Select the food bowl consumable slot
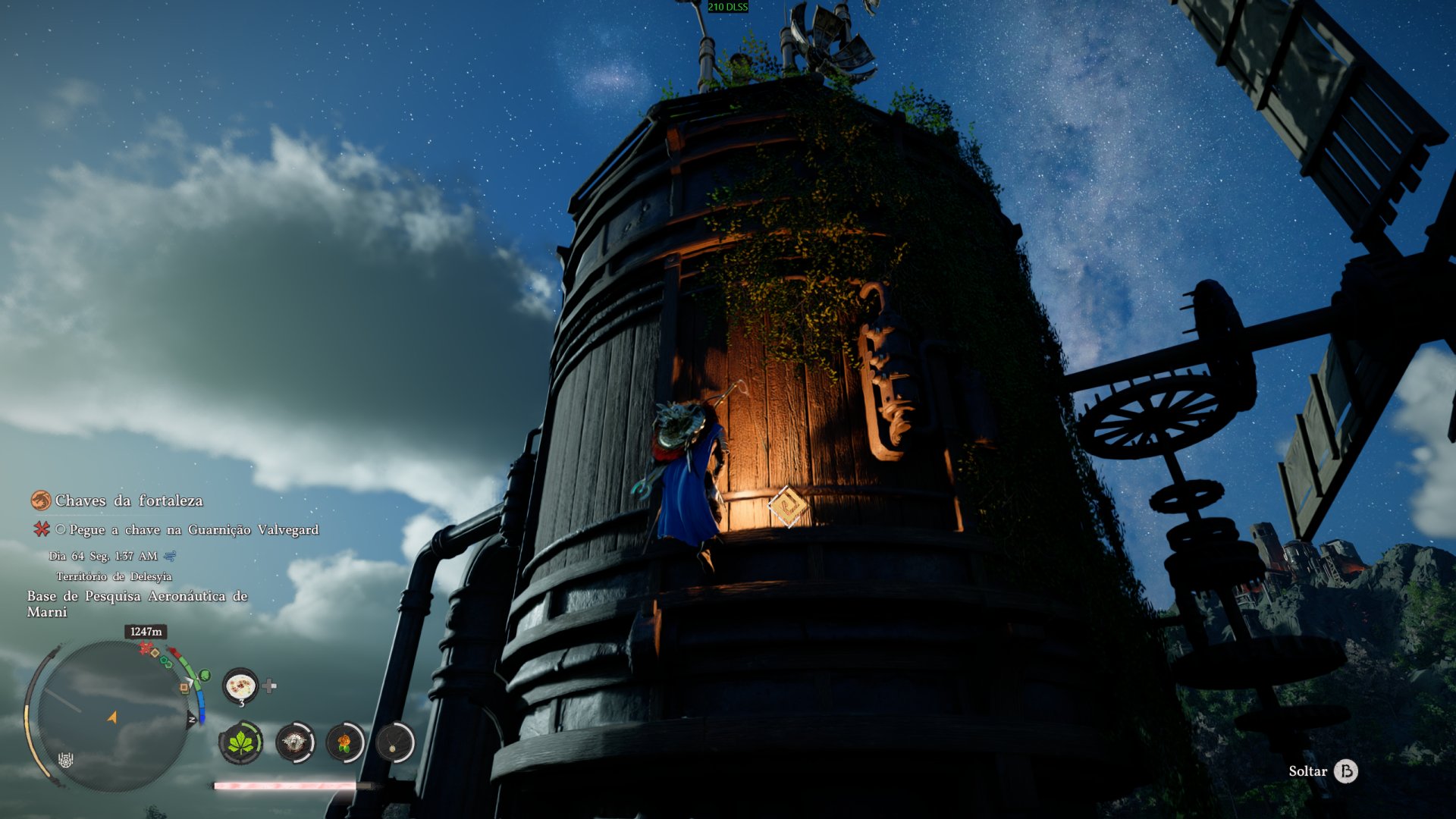 click(240, 687)
